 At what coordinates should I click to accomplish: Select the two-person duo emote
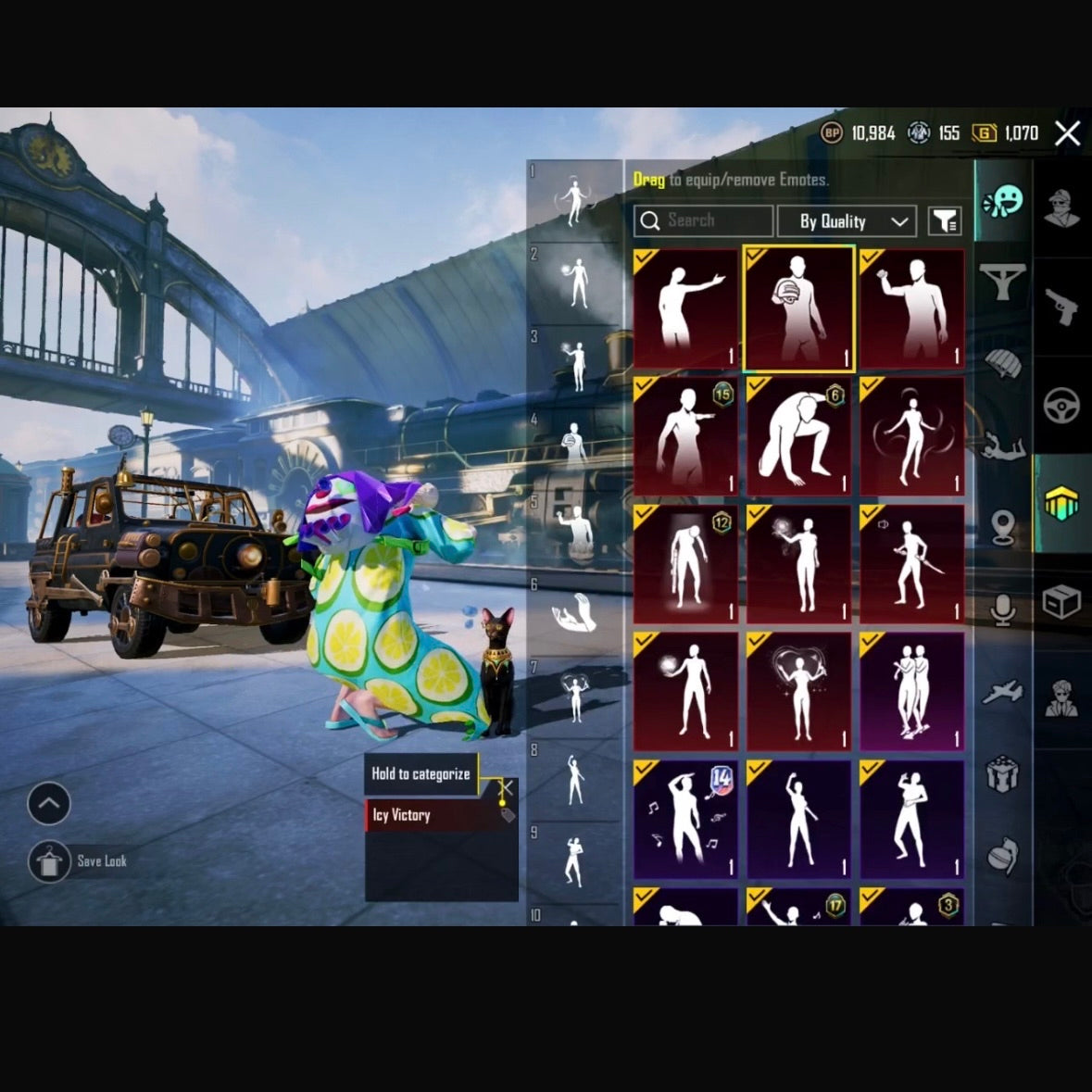(x=911, y=692)
